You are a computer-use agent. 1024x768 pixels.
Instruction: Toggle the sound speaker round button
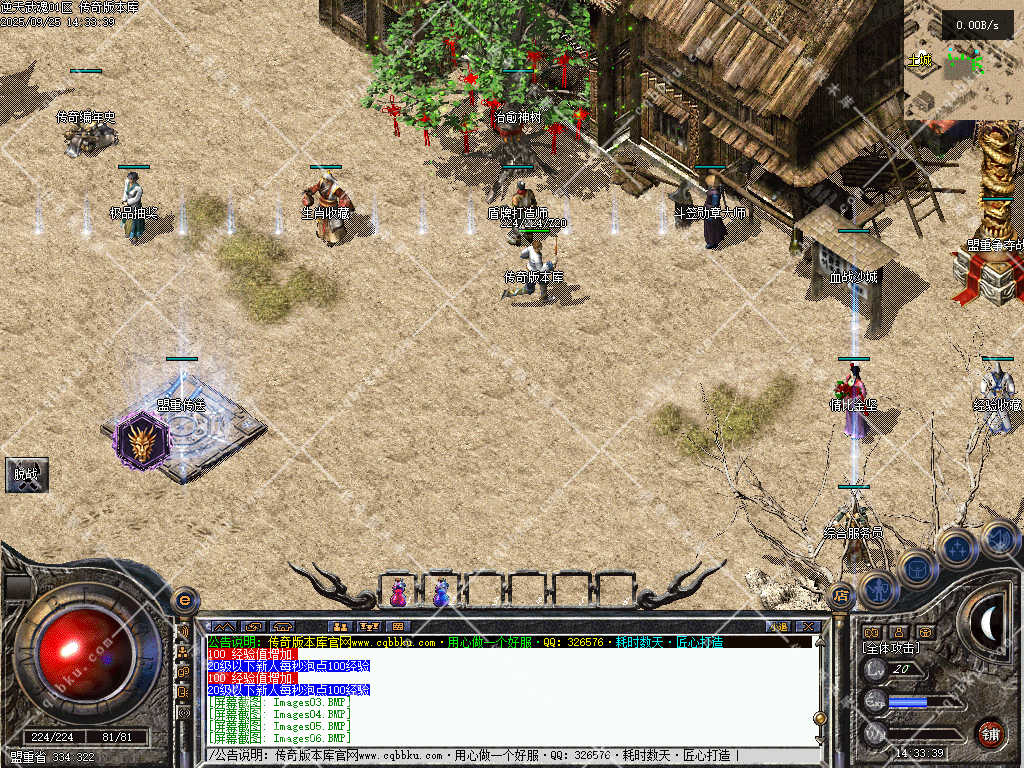pos(998,540)
